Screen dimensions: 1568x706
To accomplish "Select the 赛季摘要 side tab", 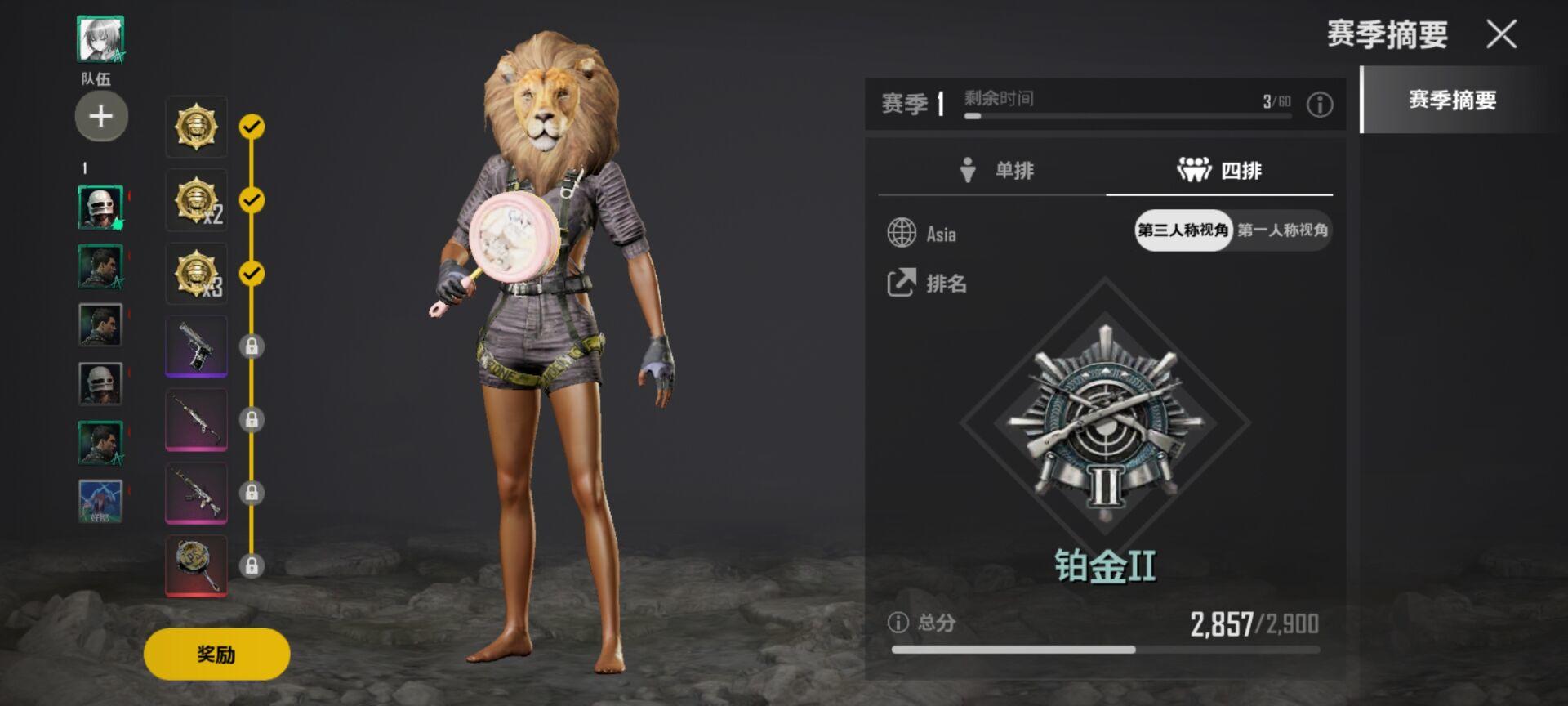I will coord(1452,101).
